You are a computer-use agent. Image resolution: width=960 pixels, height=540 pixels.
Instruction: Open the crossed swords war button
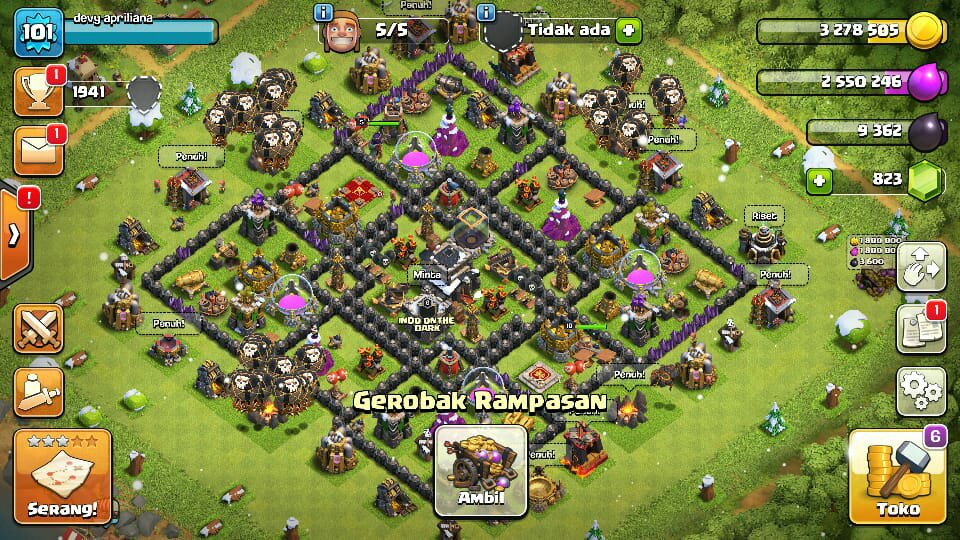39,329
